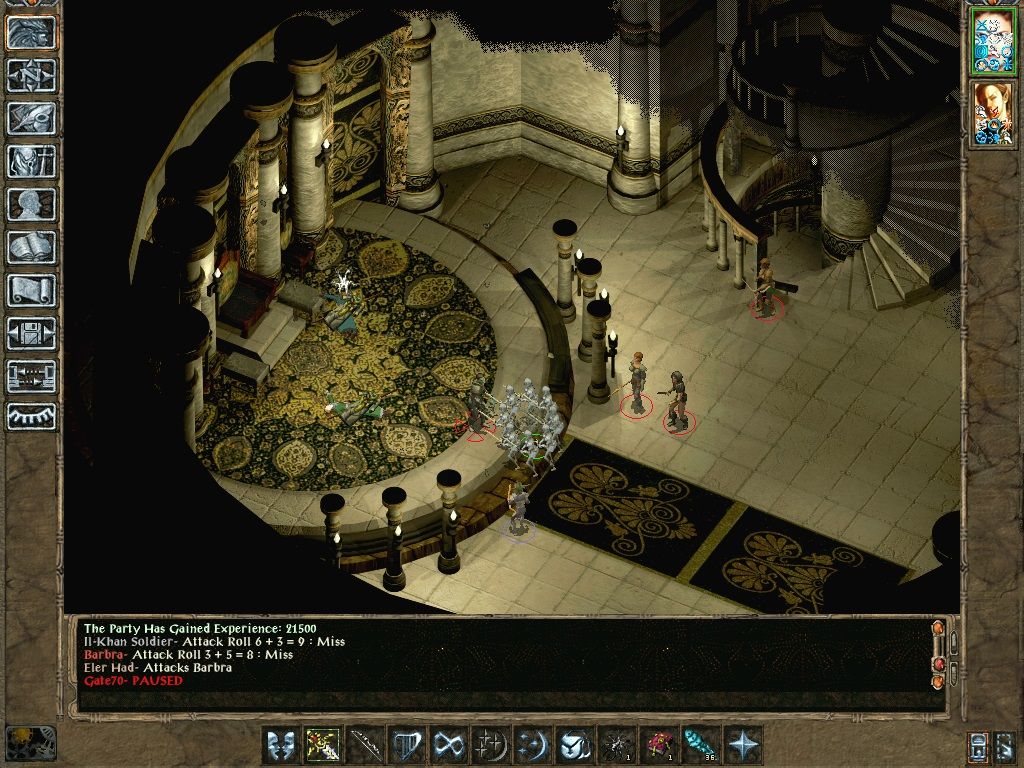Use the spider figurine quick item

point(617,745)
